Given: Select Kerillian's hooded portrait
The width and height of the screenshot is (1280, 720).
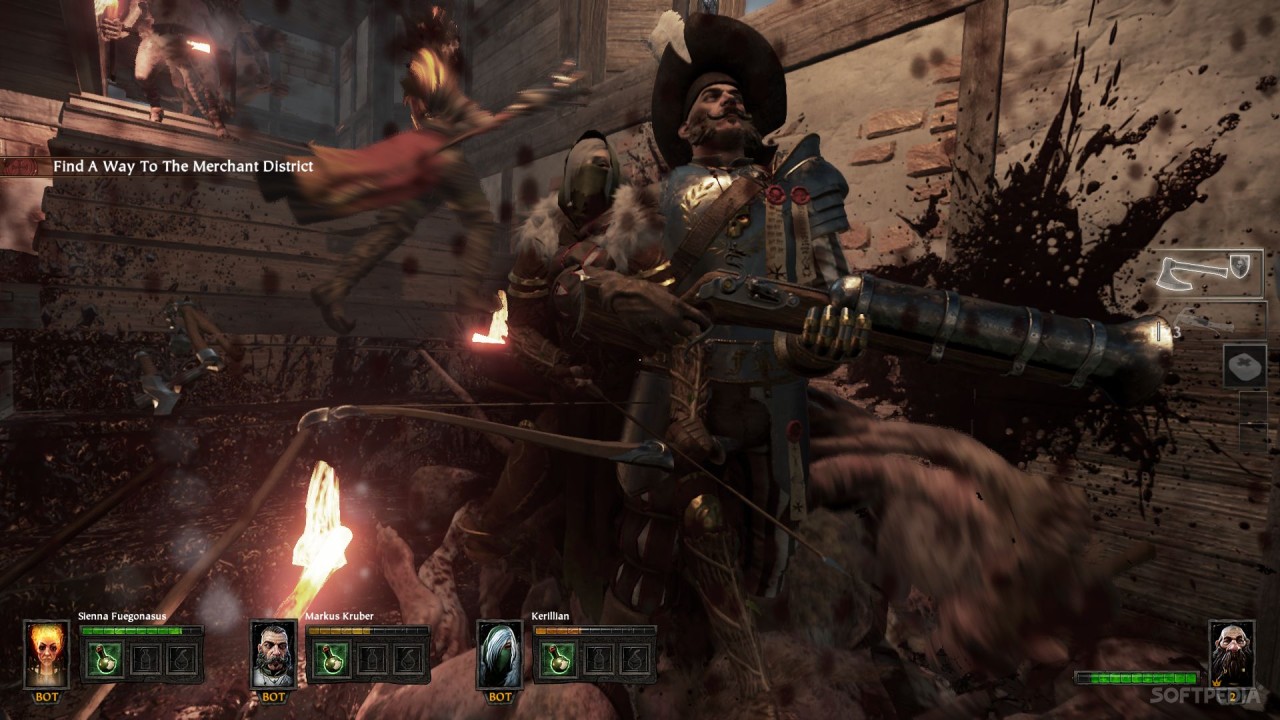Looking at the screenshot, I should pyautogui.click(x=499, y=654).
